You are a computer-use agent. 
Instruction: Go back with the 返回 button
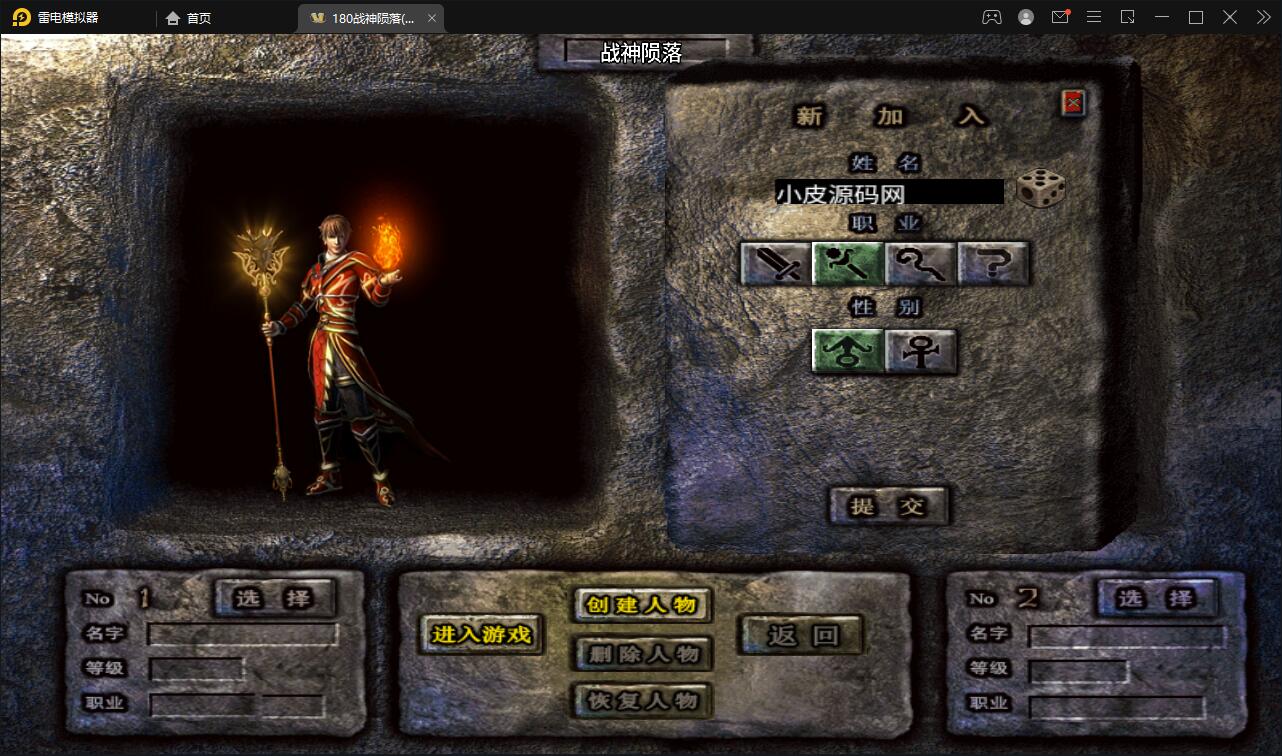pos(801,634)
